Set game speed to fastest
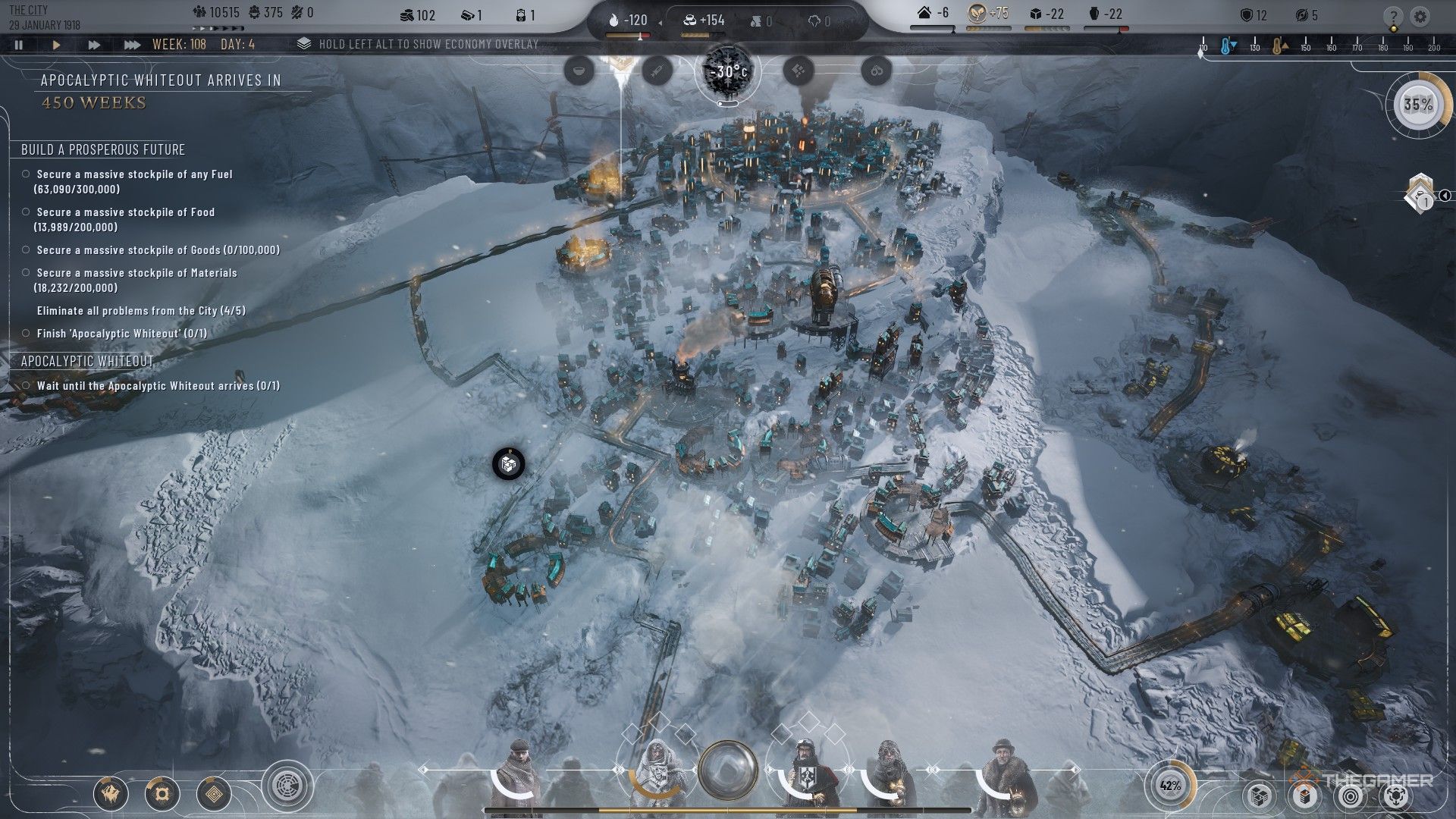Image resolution: width=1456 pixels, height=819 pixels. [x=132, y=45]
